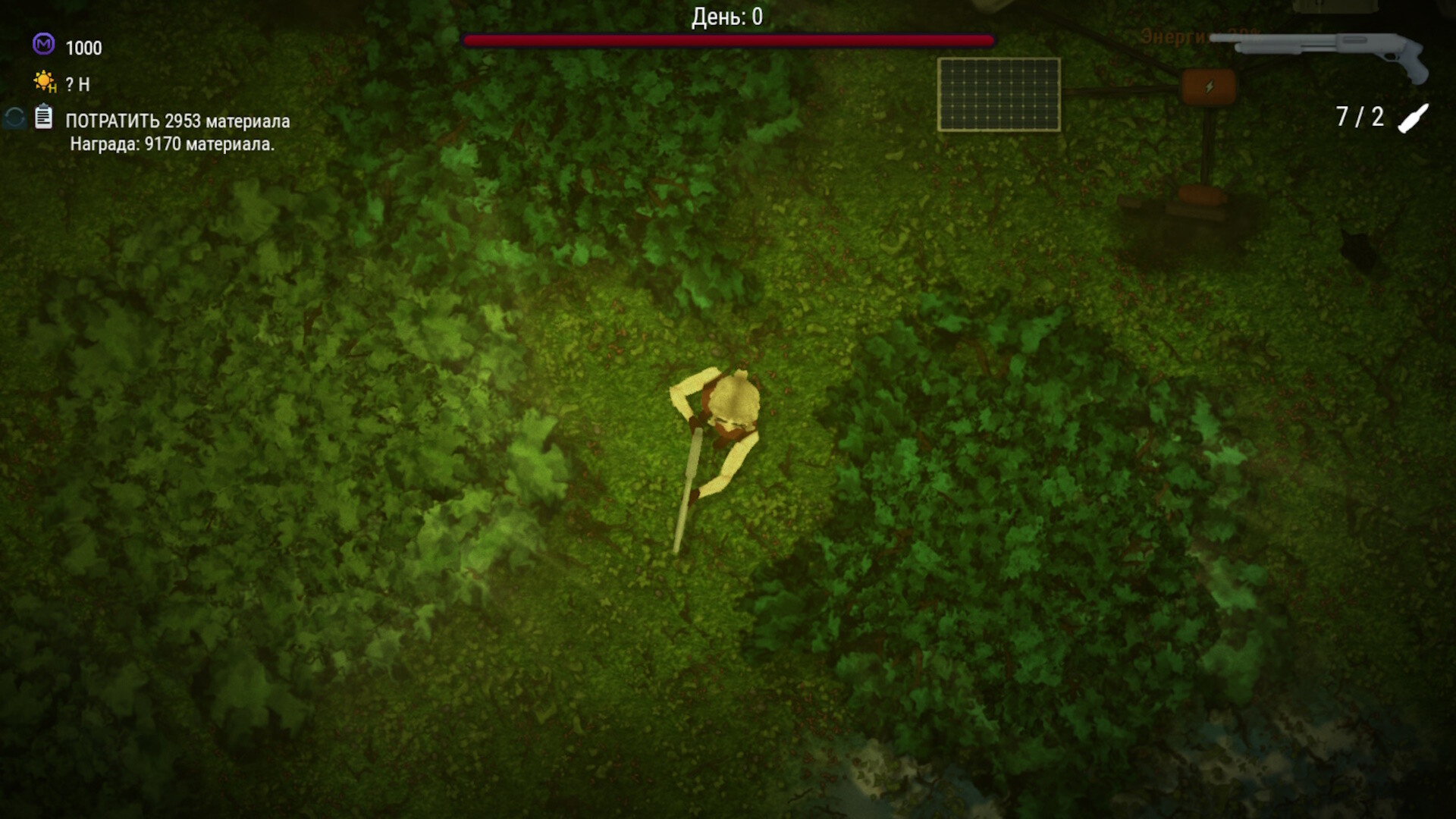
Task: Click the red health bar
Action: click(727, 39)
